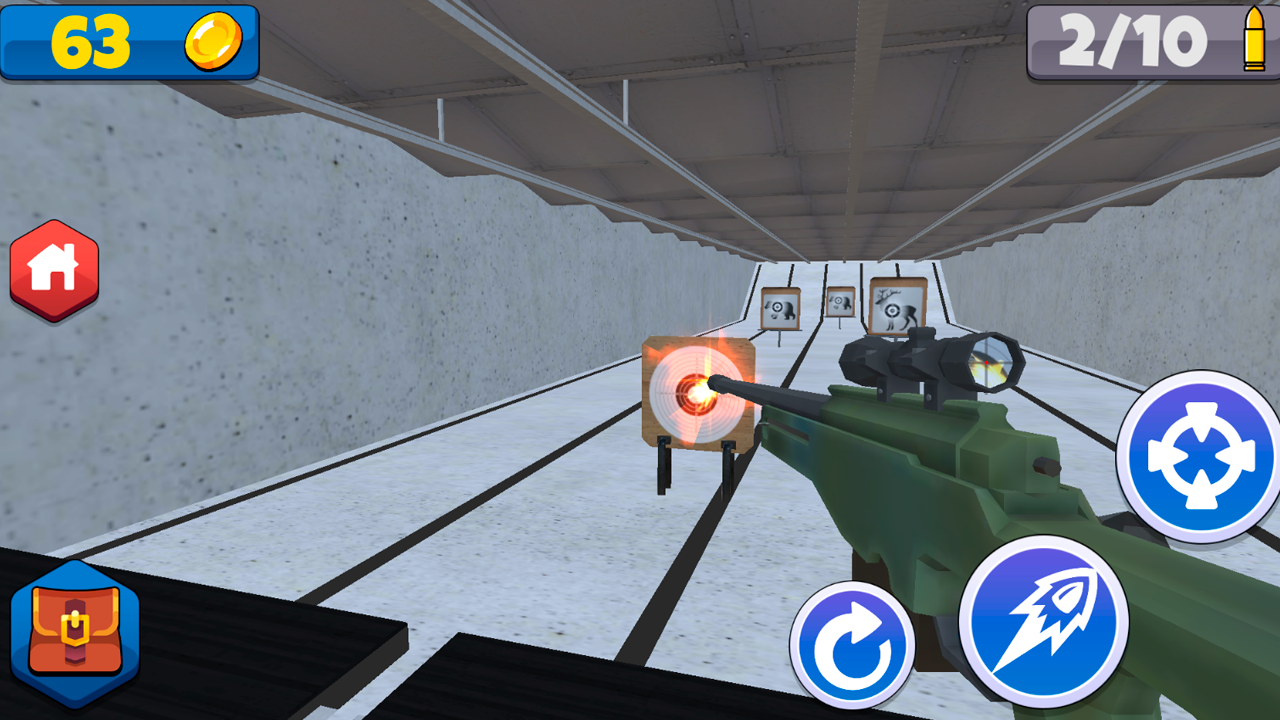Select the nearest bear target
This screenshot has width=1280, height=720.
[x=780, y=307]
